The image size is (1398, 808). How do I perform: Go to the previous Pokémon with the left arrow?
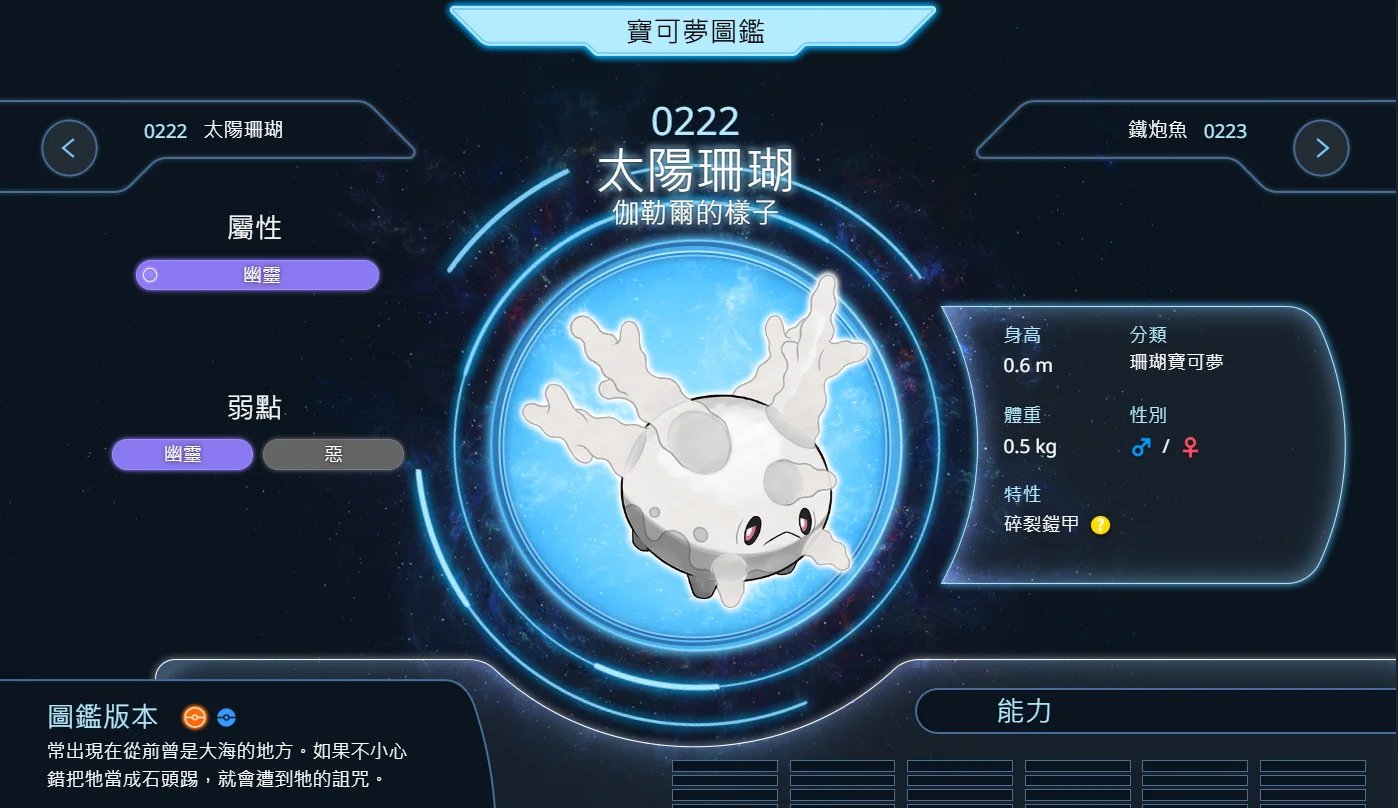[69, 148]
